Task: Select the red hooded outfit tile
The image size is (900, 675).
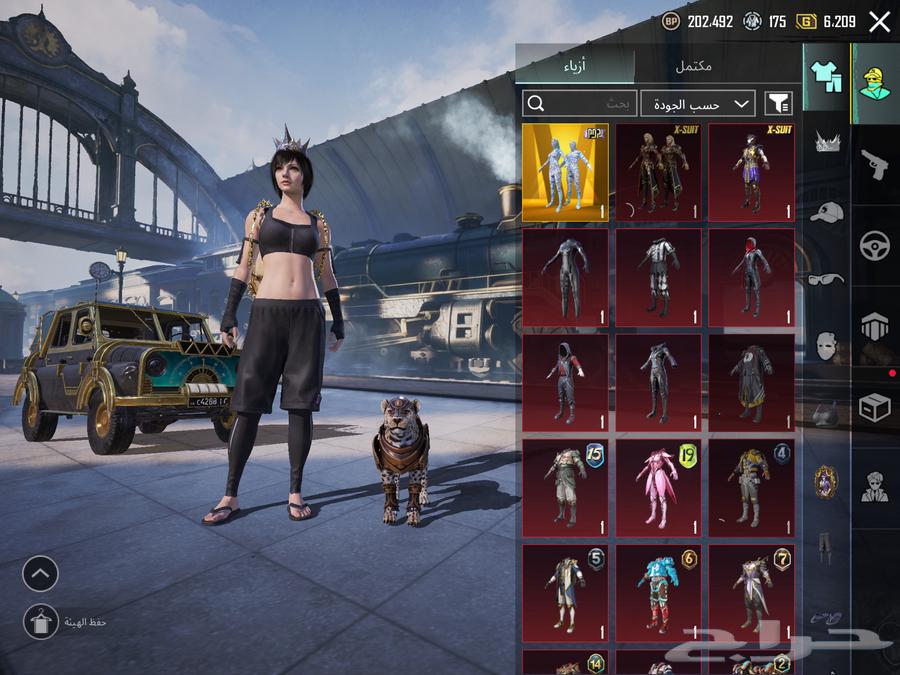Action: [x=751, y=277]
